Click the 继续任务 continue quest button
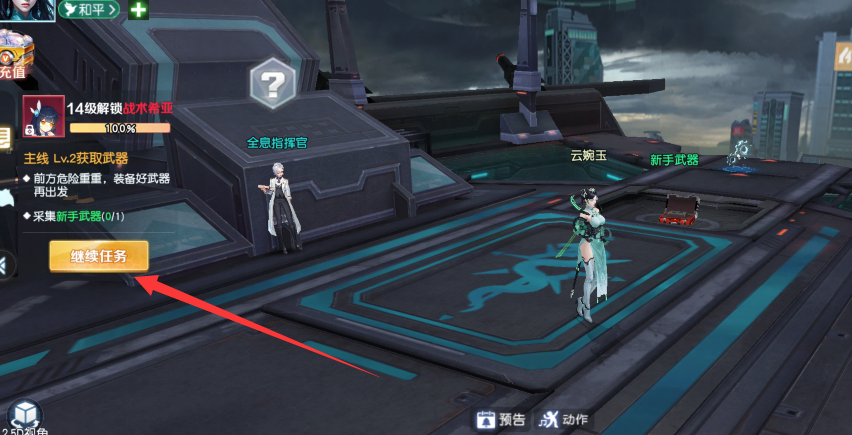This screenshot has width=852, height=435. (99, 256)
